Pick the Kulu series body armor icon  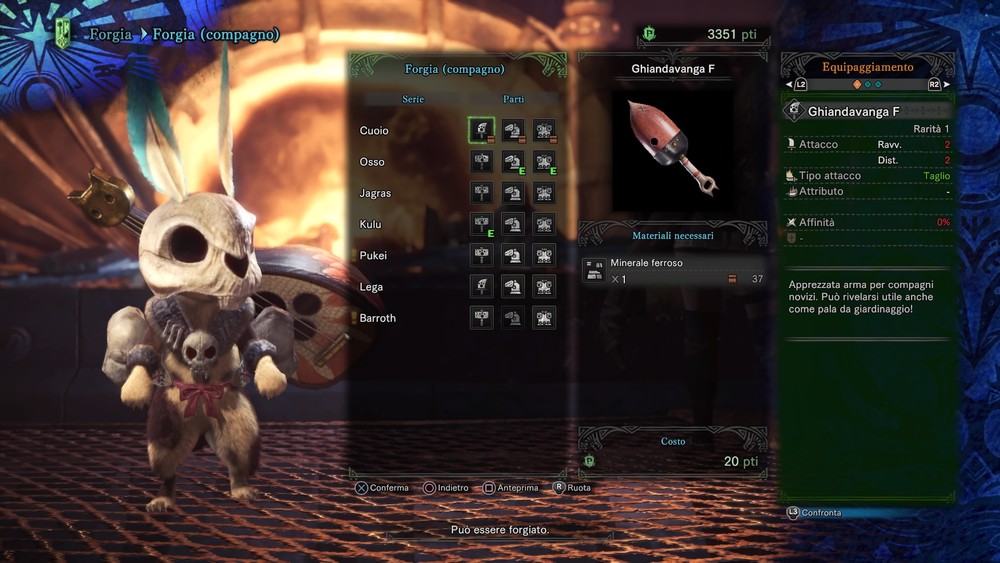[544, 224]
